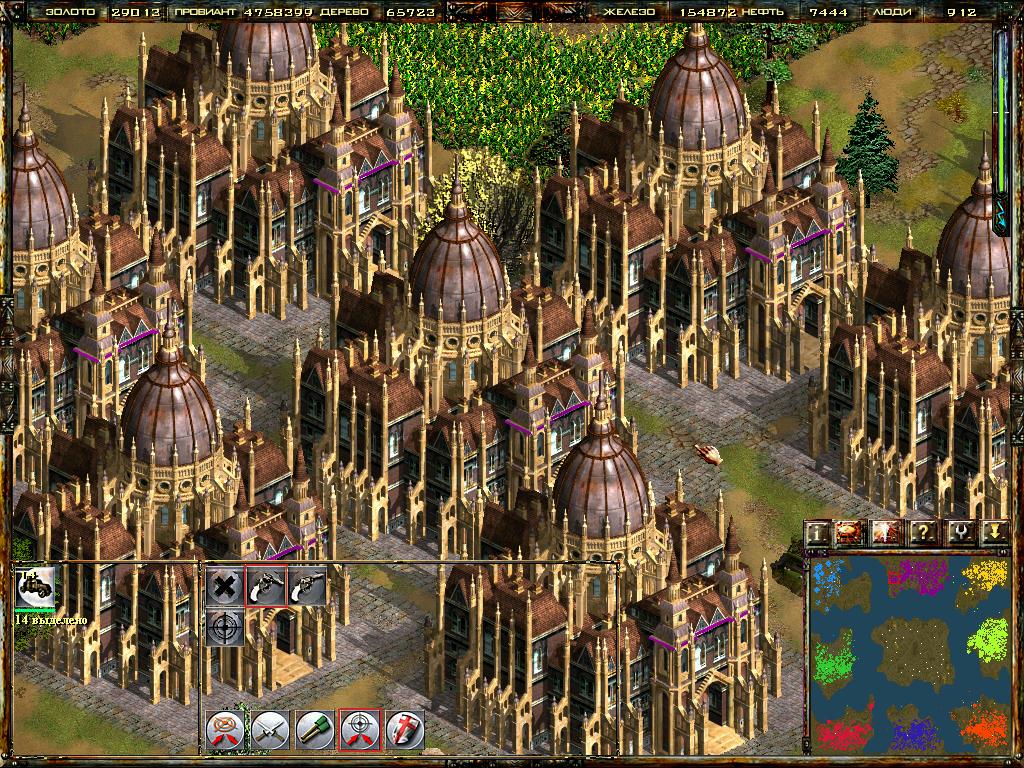Click the orange target with red arrows icon
The image size is (1024, 768).
tap(225, 730)
